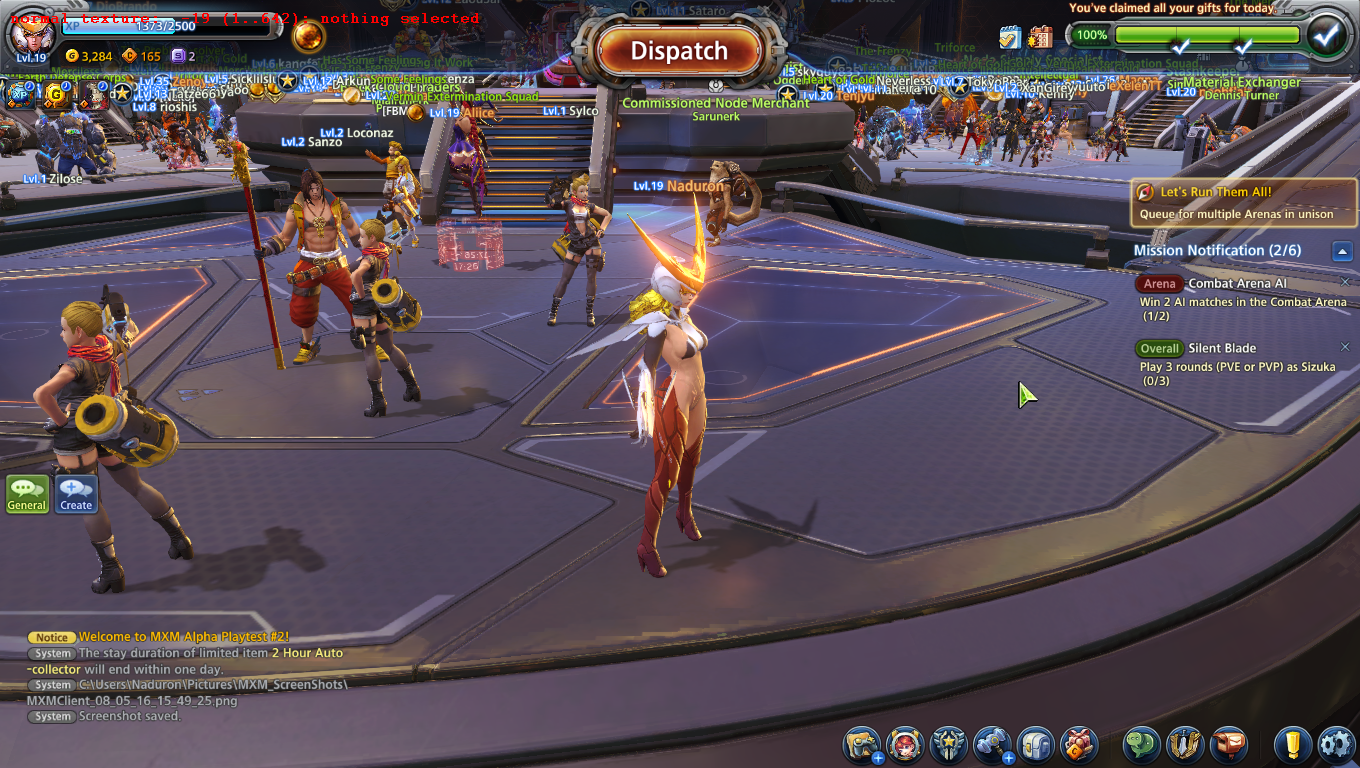Click the Dispatch button

pyautogui.click(x=679, y=51)
